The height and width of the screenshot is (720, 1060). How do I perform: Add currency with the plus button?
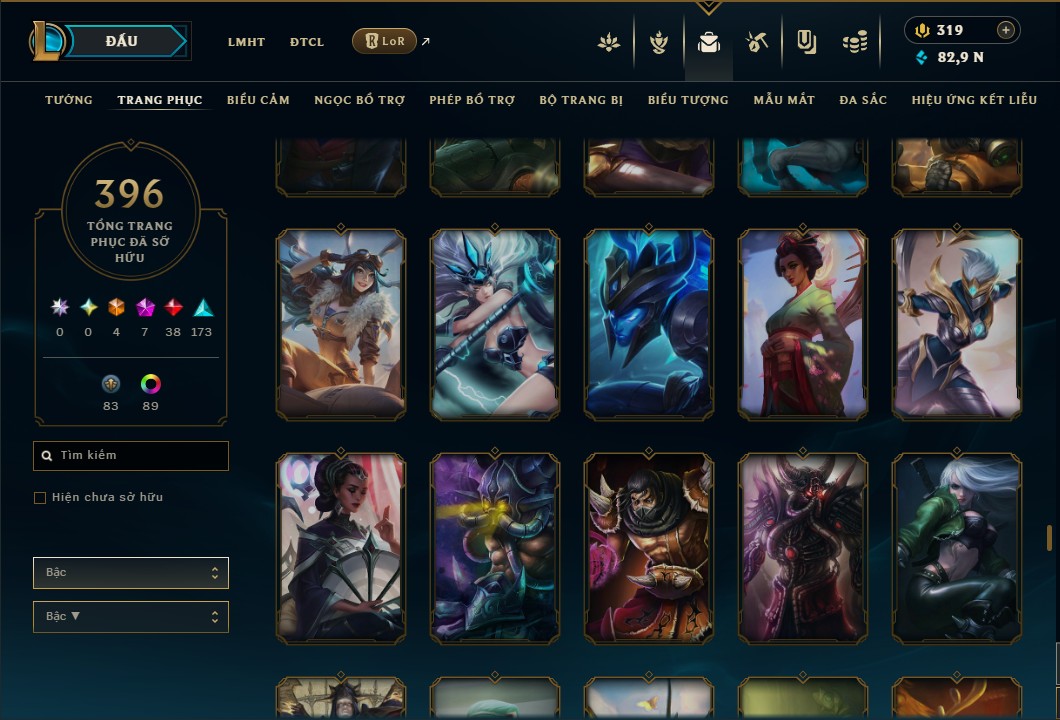point(1006,30)
